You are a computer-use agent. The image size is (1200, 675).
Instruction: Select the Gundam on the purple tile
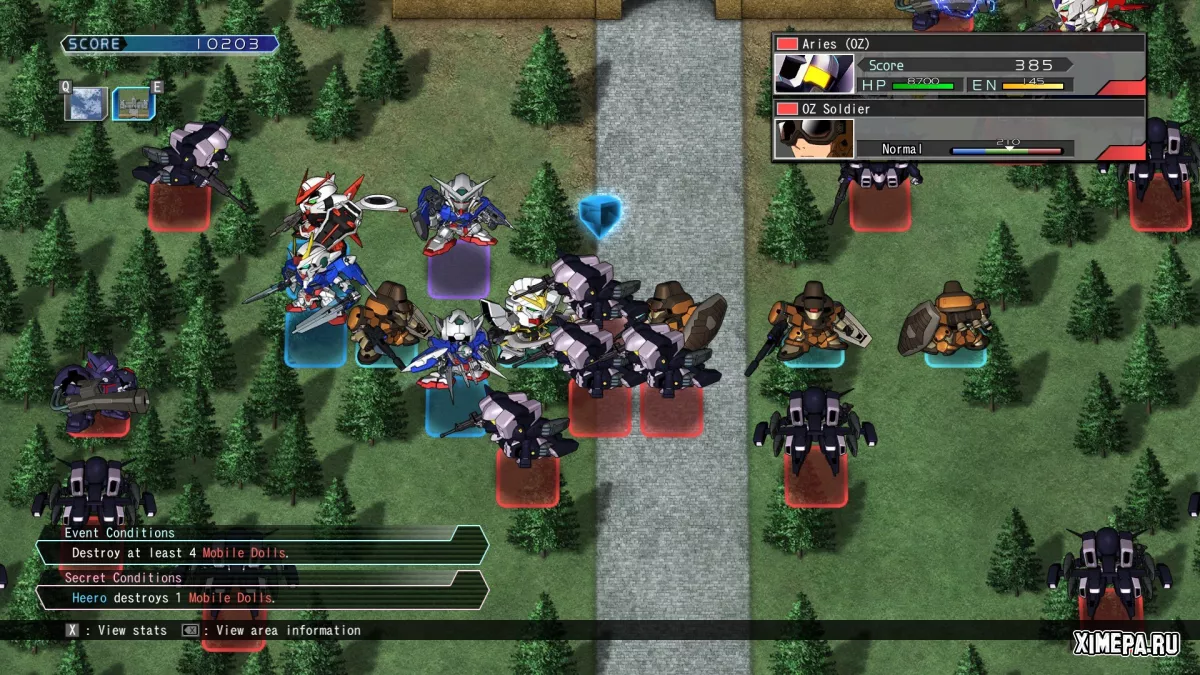[459, 215]
